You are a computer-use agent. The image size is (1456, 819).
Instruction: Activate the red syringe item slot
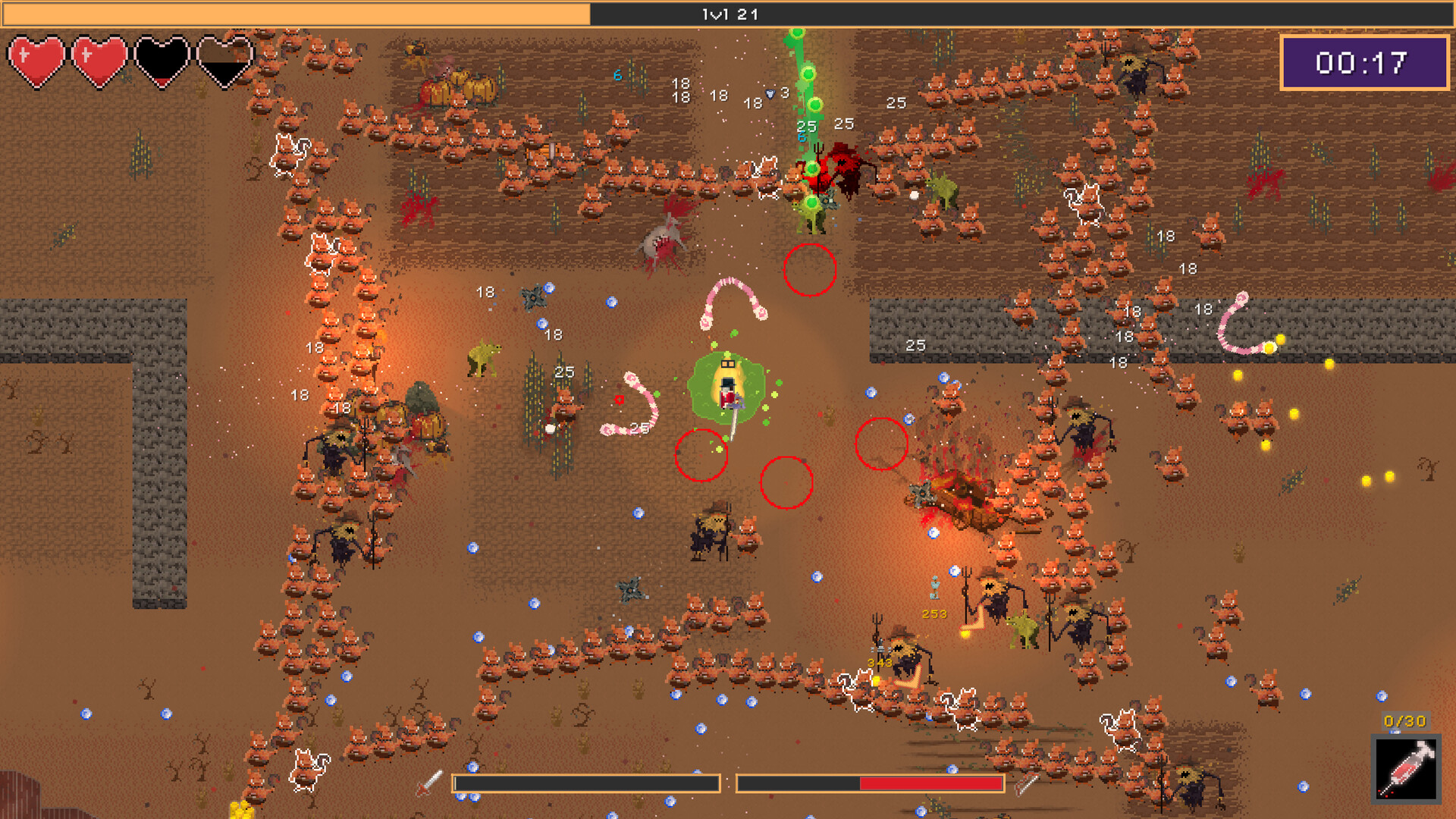coord(1407,769)
